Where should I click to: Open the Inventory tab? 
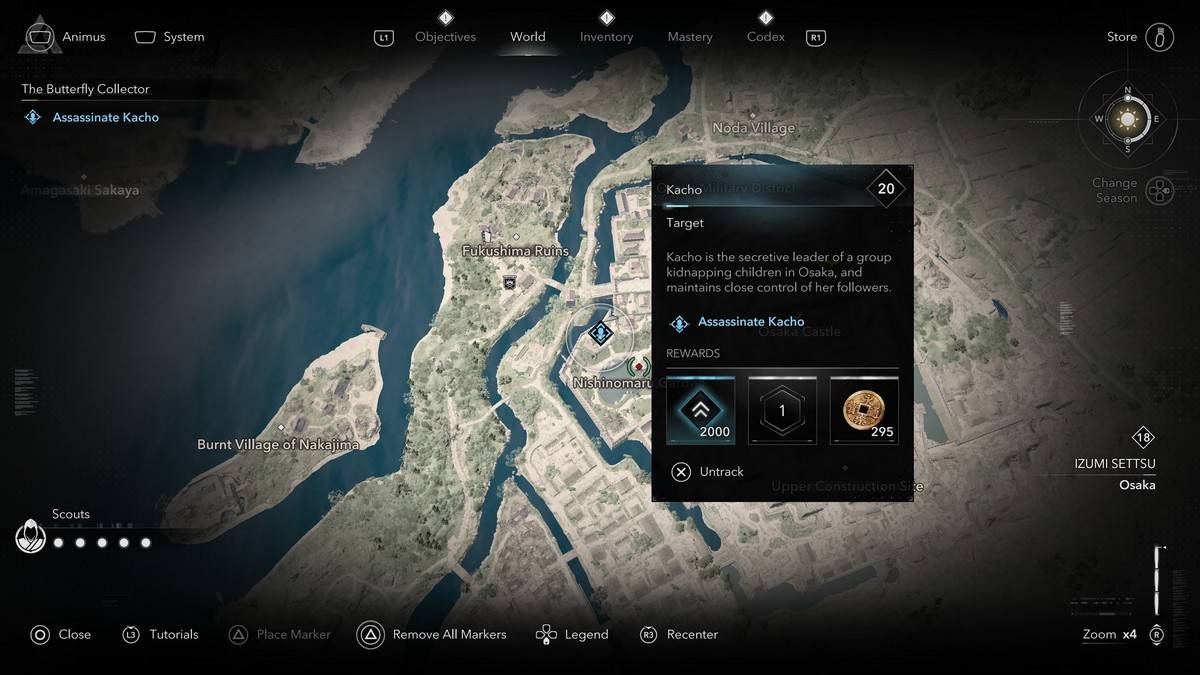(x=606, y=37)
